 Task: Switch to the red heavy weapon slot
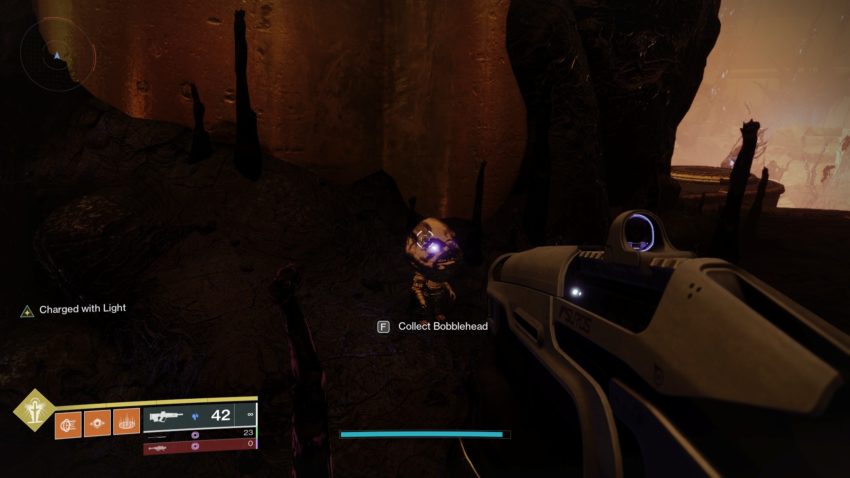pyautogui.click(x=200, y=446)
